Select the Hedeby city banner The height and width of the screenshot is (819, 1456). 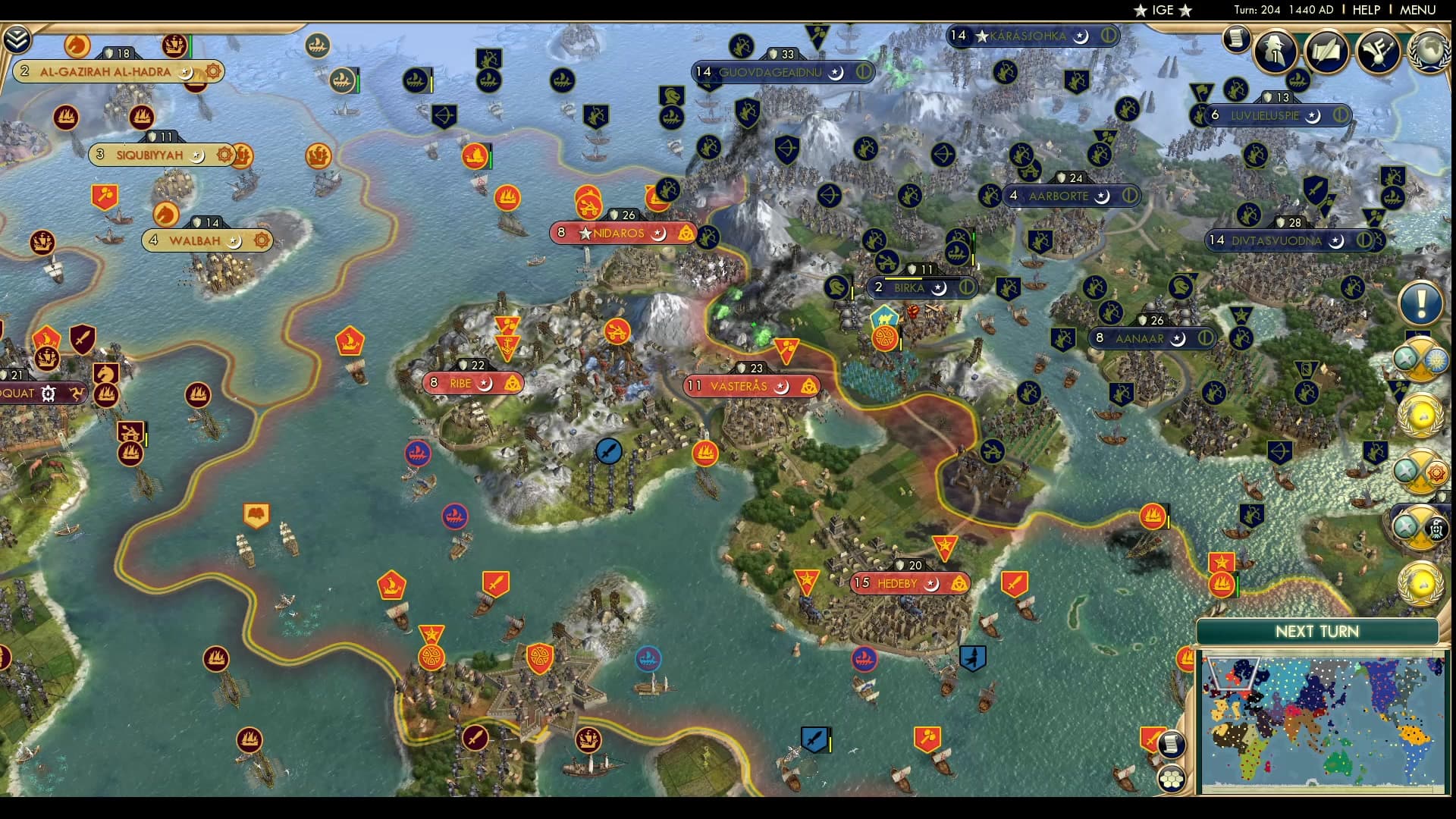[899, 582]
